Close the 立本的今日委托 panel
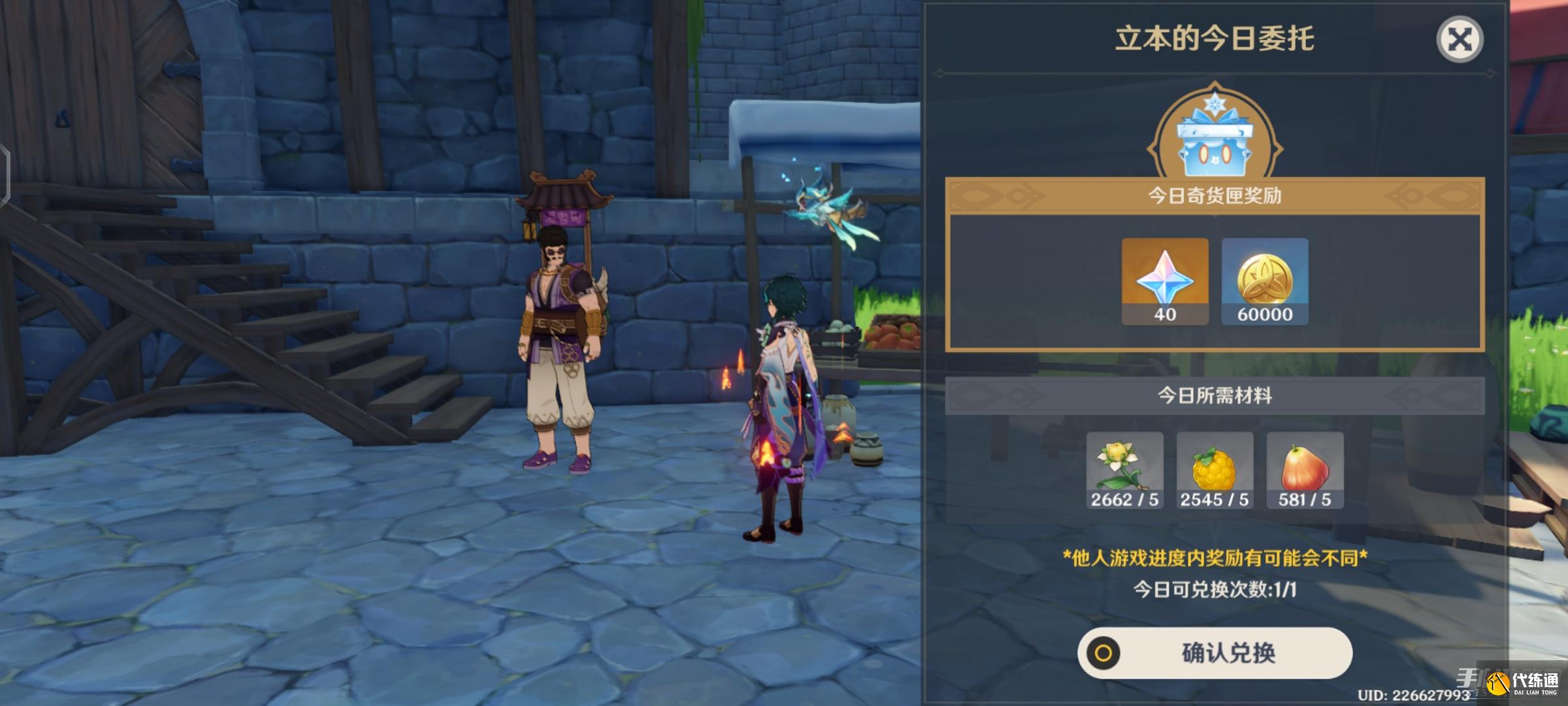Screen dimensions: 1568x706 [1460, 40]
